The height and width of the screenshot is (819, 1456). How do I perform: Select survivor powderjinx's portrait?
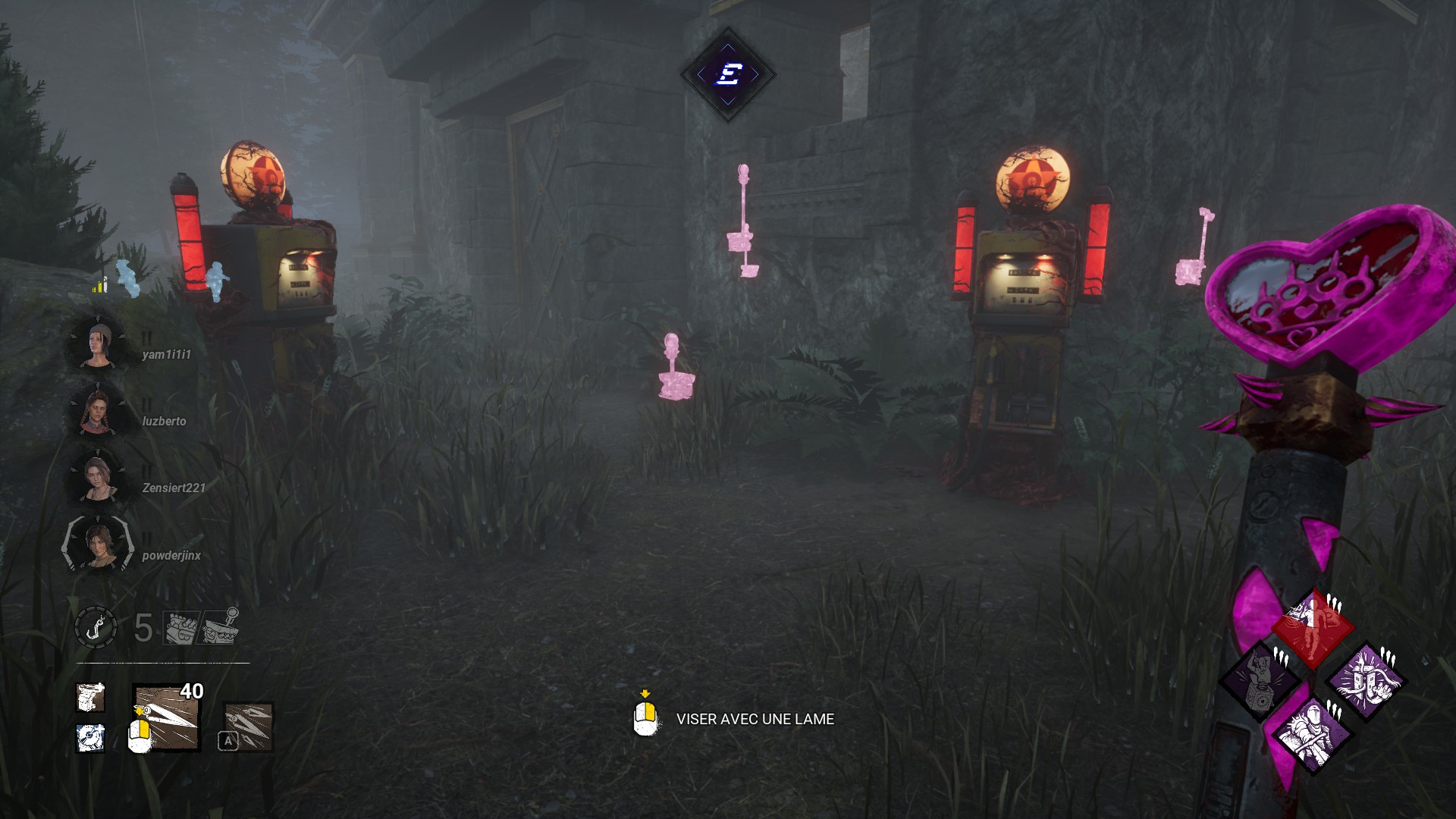pos(98,544)
